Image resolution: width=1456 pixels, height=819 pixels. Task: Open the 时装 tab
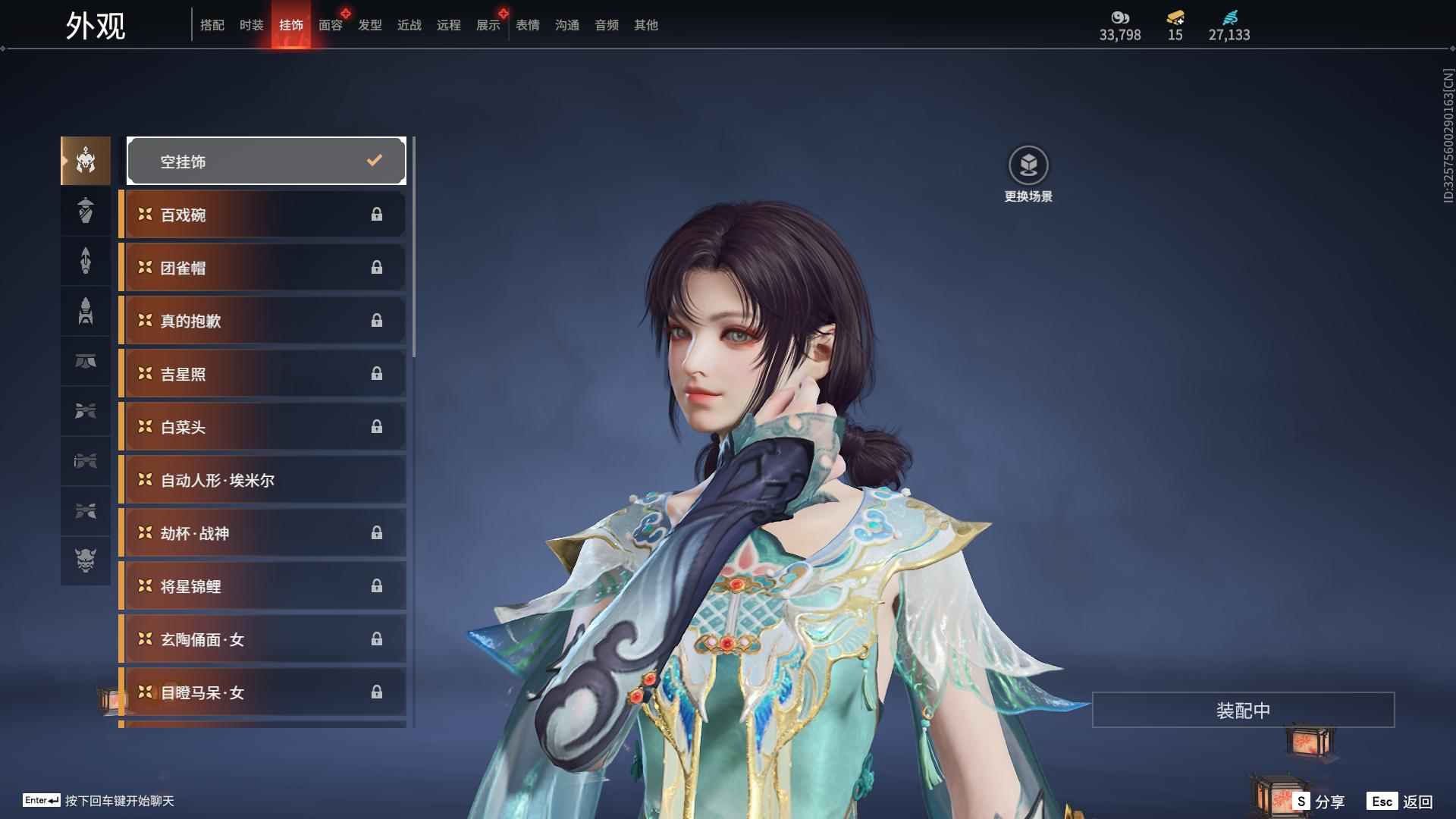(x=252, y=25)
